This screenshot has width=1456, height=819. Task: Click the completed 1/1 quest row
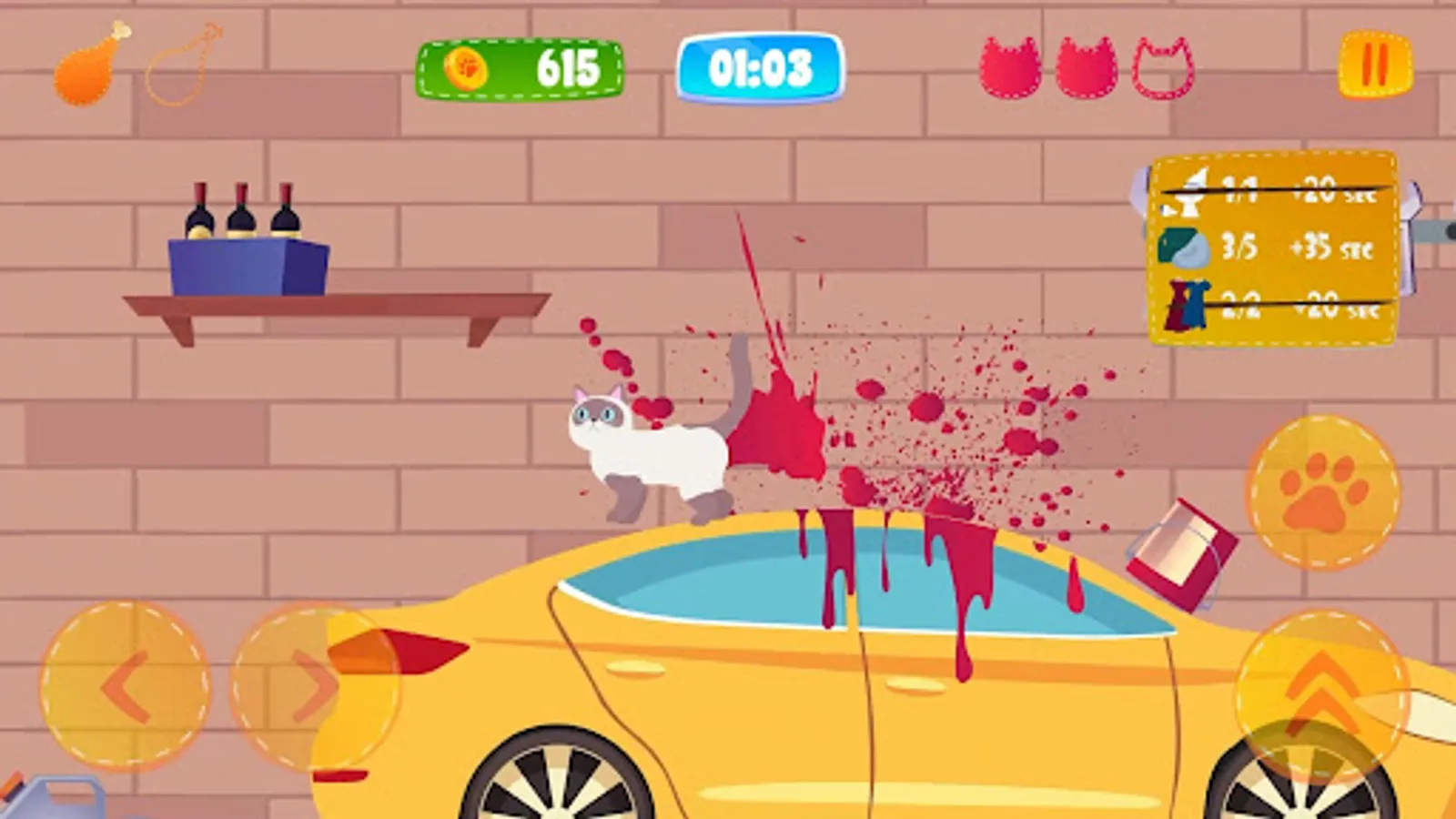1274,193
